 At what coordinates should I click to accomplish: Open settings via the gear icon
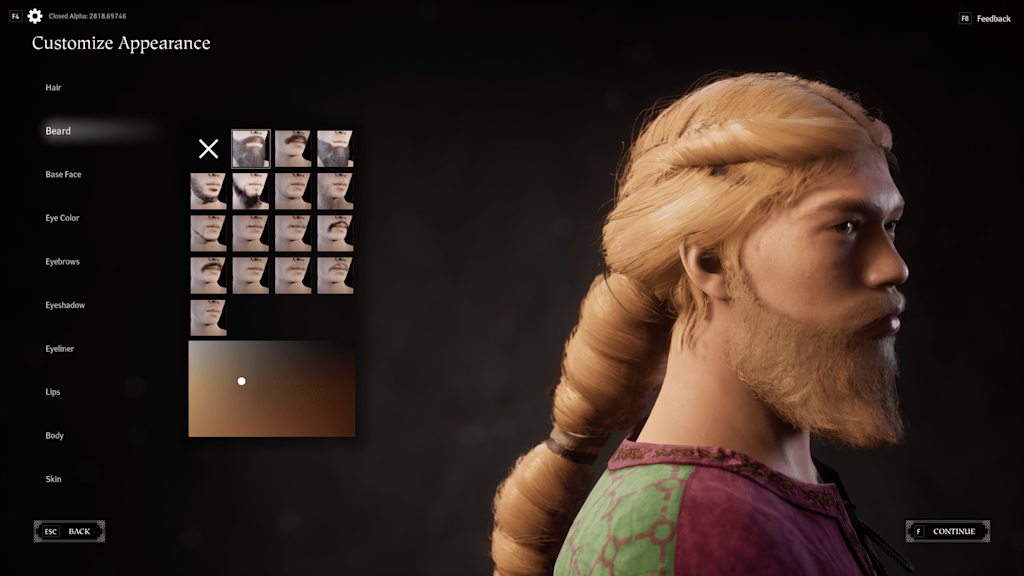click(35, 16)
